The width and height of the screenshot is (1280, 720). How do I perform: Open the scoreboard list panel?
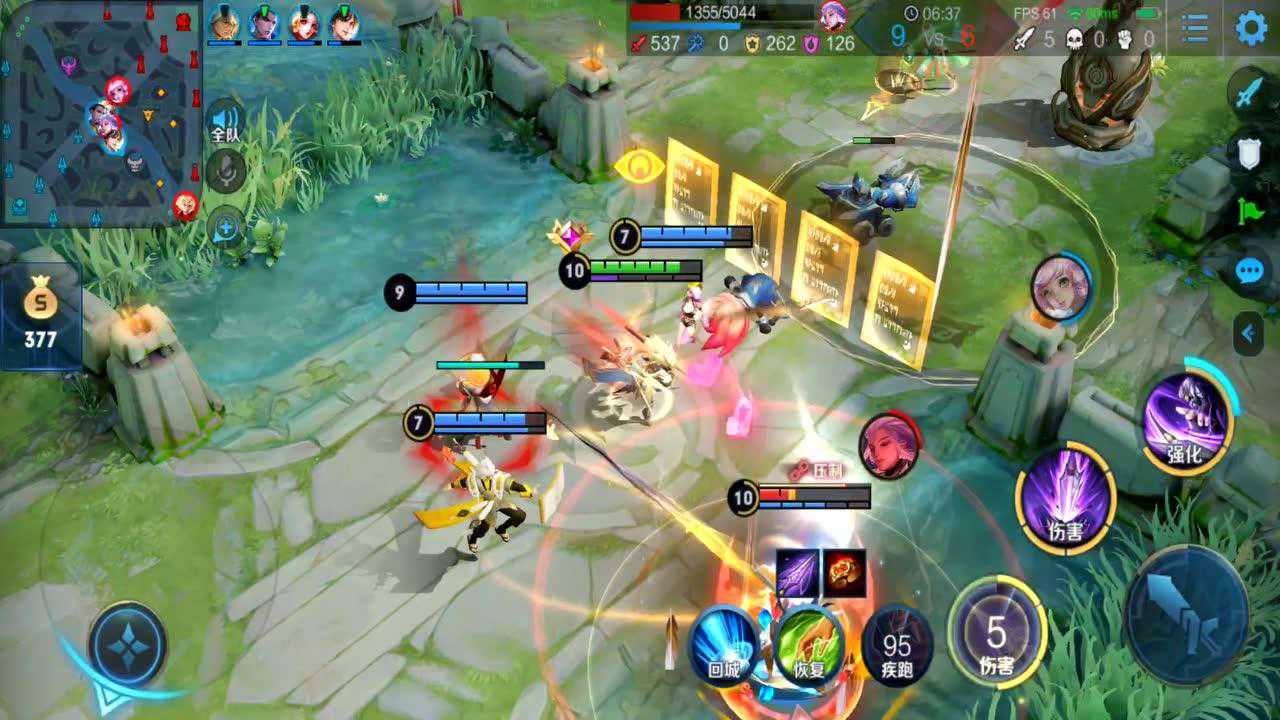[1194, 28]
